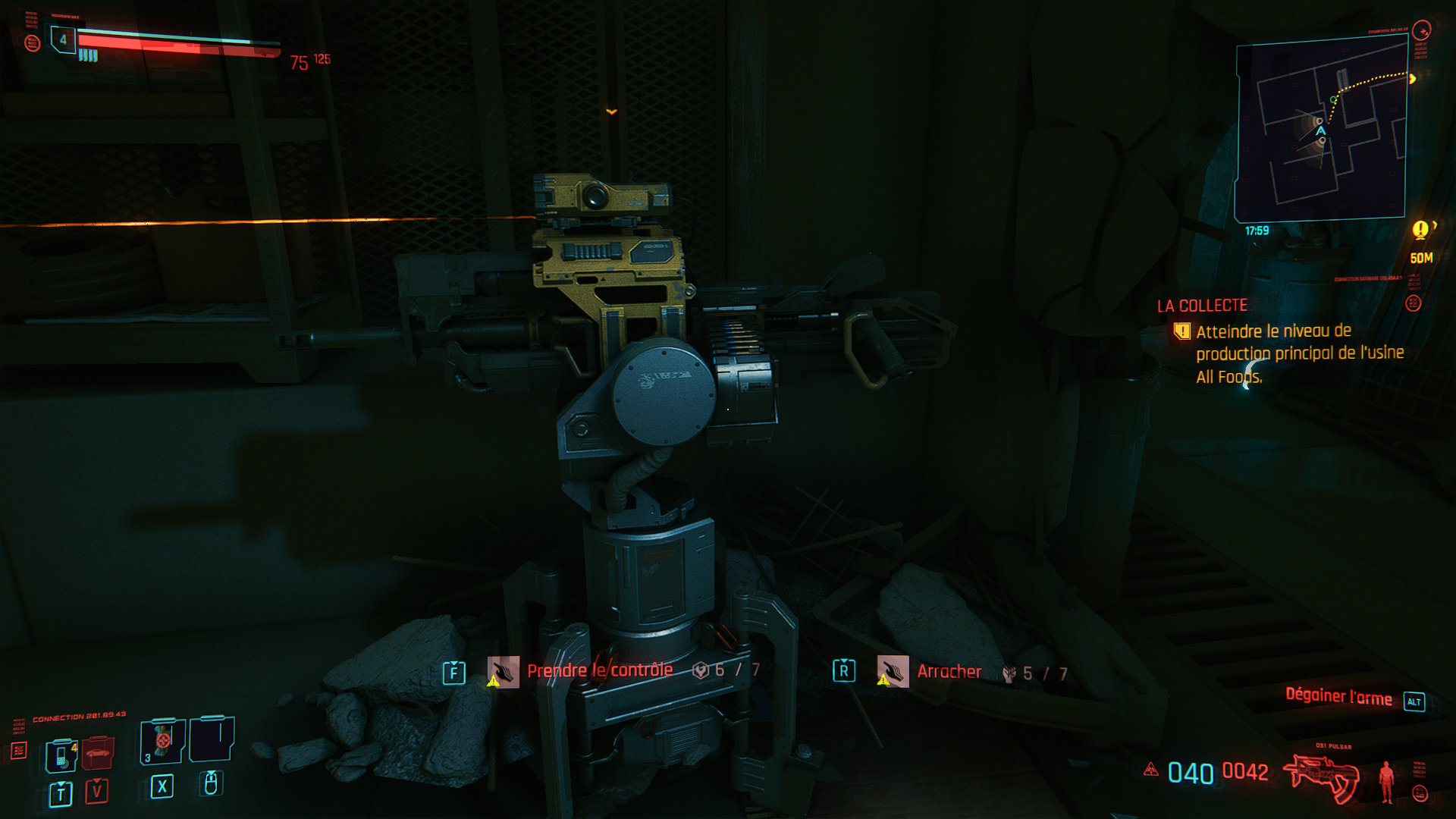Image resolution: width=1456 pixels, height=819 pixels.
Task: Click the phone icon in the quick bar
Action: (x=61, y=755)
